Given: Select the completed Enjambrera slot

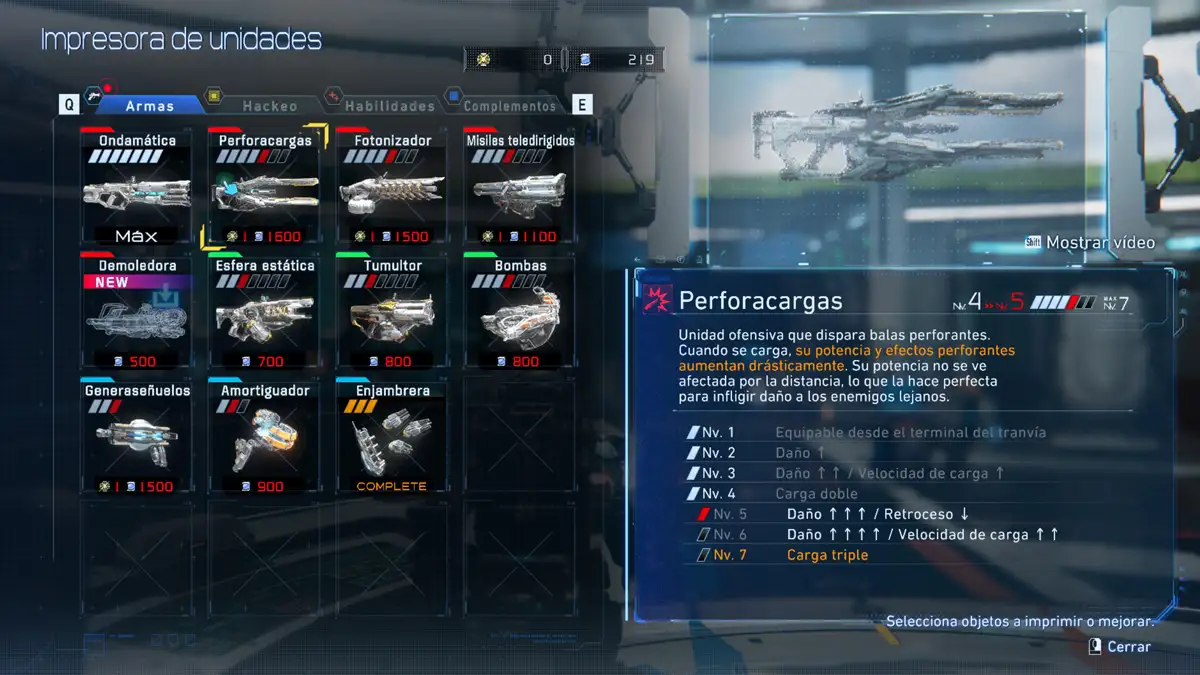Looking at the screenshot, I should [391, 438].
